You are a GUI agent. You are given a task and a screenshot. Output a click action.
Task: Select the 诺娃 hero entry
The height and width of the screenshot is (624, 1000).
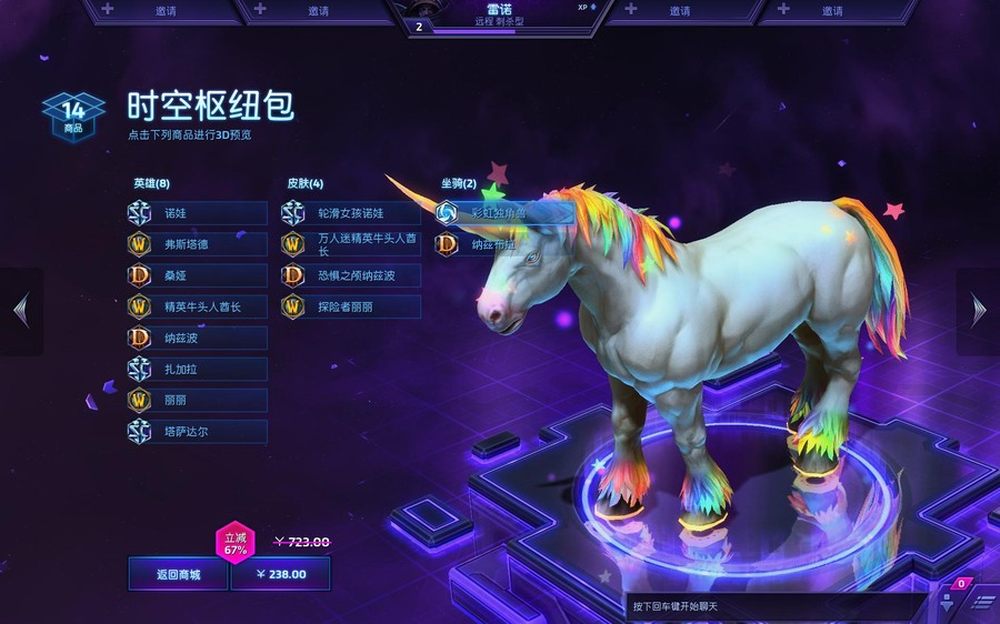pos(198,213)
